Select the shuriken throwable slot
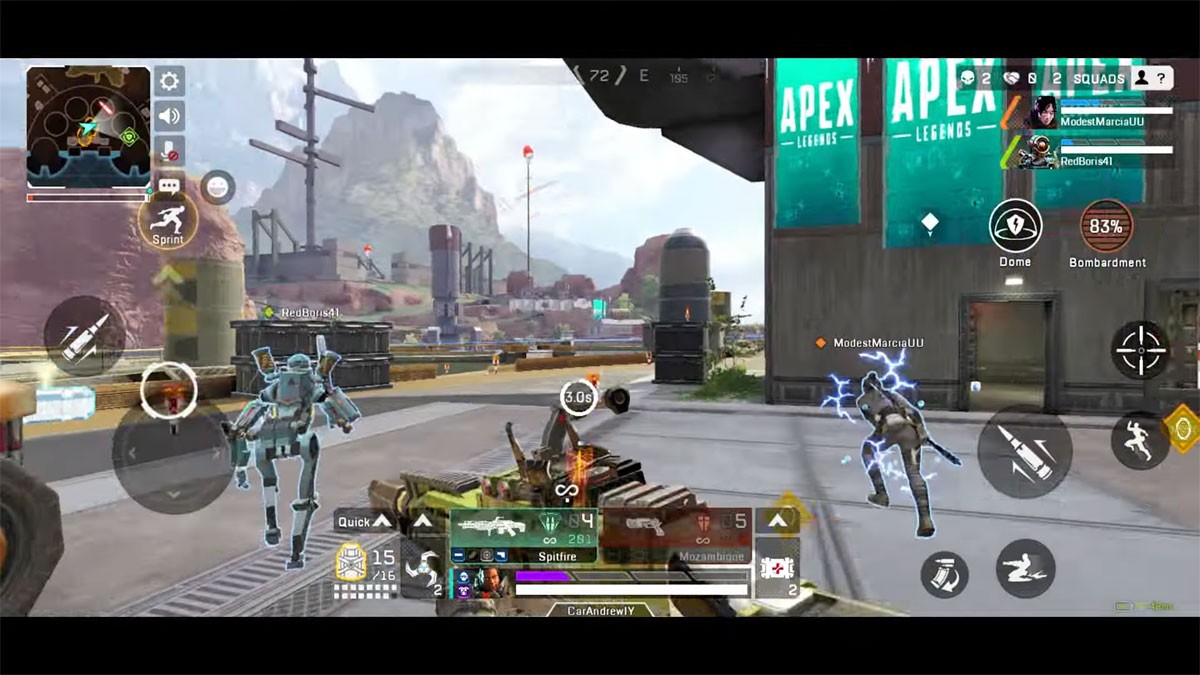1200x675 pixels. tap(422, 571)
